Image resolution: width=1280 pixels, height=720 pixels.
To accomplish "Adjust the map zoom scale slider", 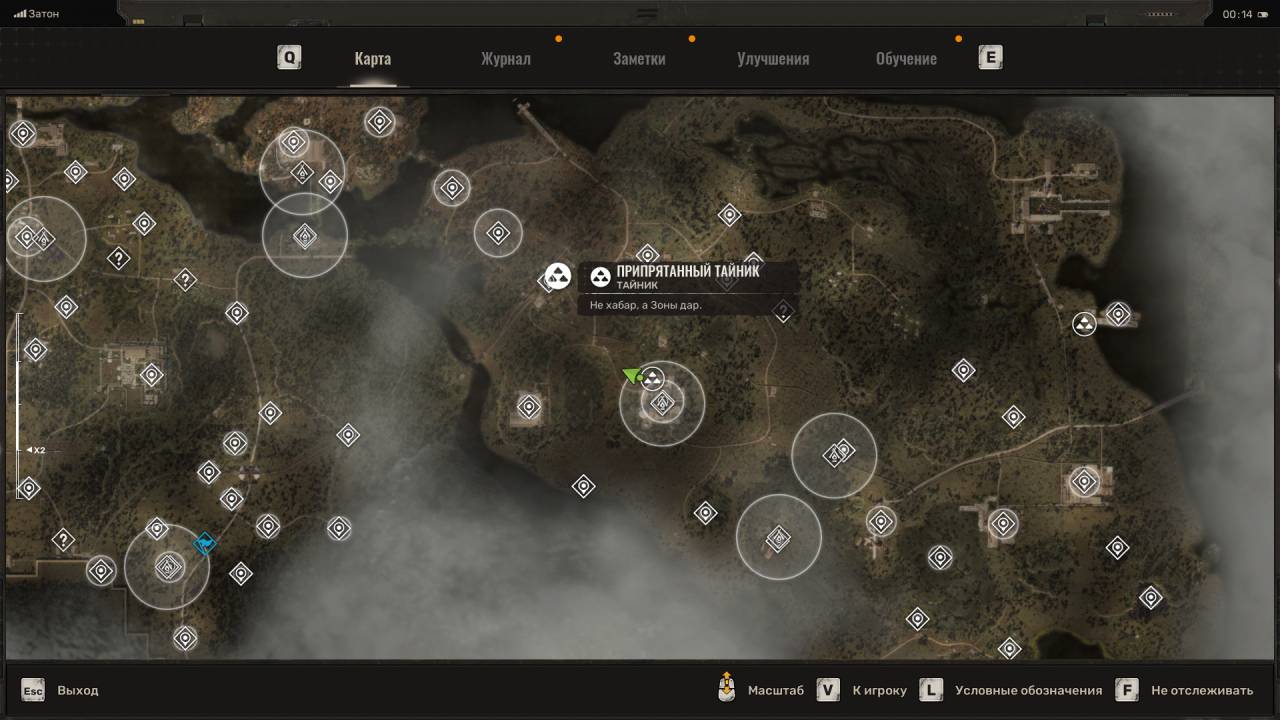I will pos(19,405).
